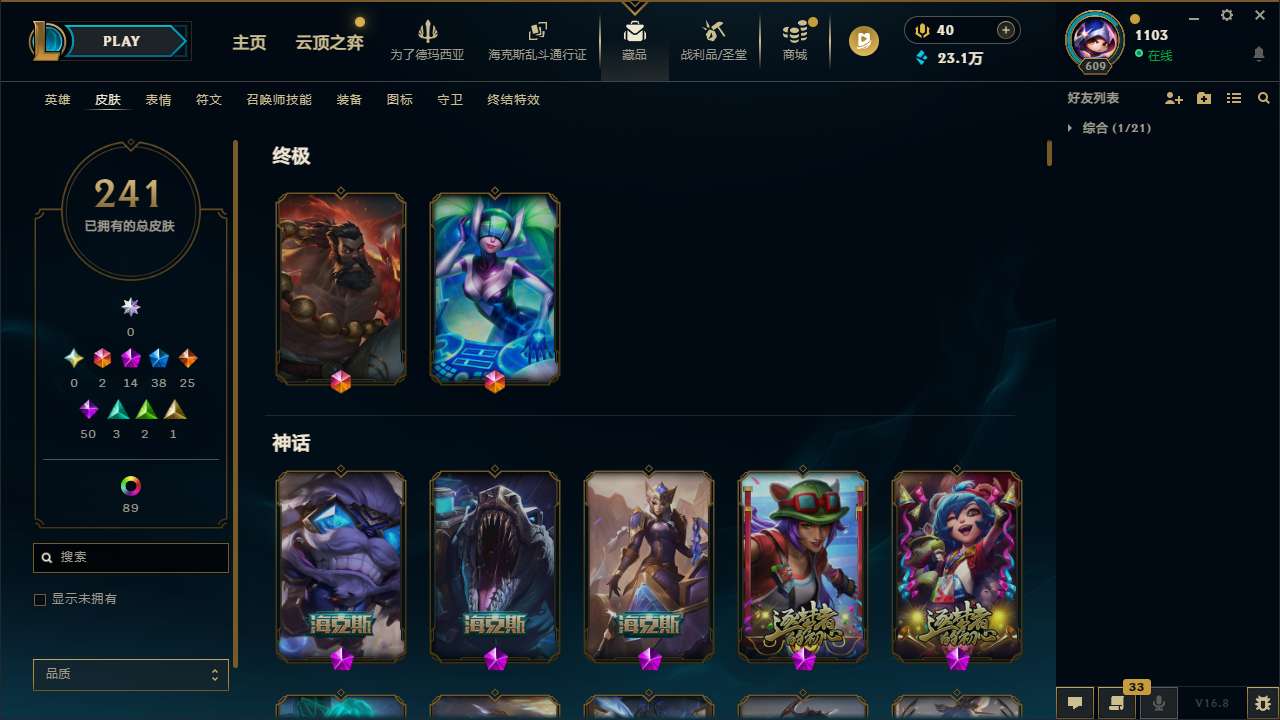
Task: Click the 藏品 collection backpack icon
Action: coord(634,30)
